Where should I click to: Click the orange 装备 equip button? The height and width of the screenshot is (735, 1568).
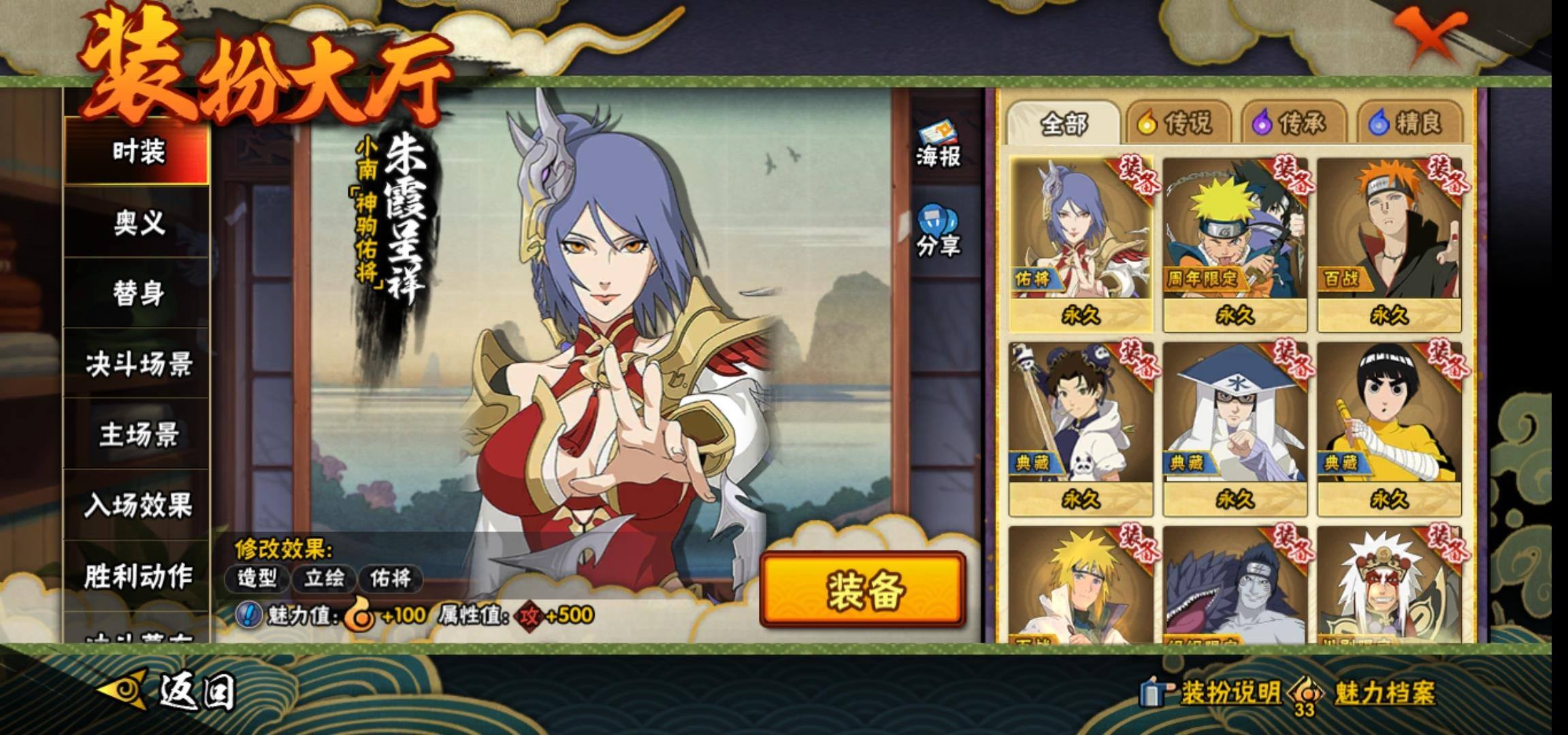tap(863, 589)
